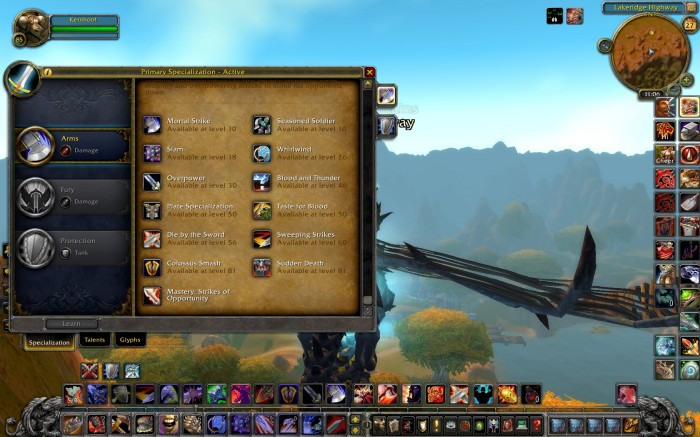Viewport: 700px width, 437px height.
Task: Click the Taste for Blood icon
Action: pos(261,210)
